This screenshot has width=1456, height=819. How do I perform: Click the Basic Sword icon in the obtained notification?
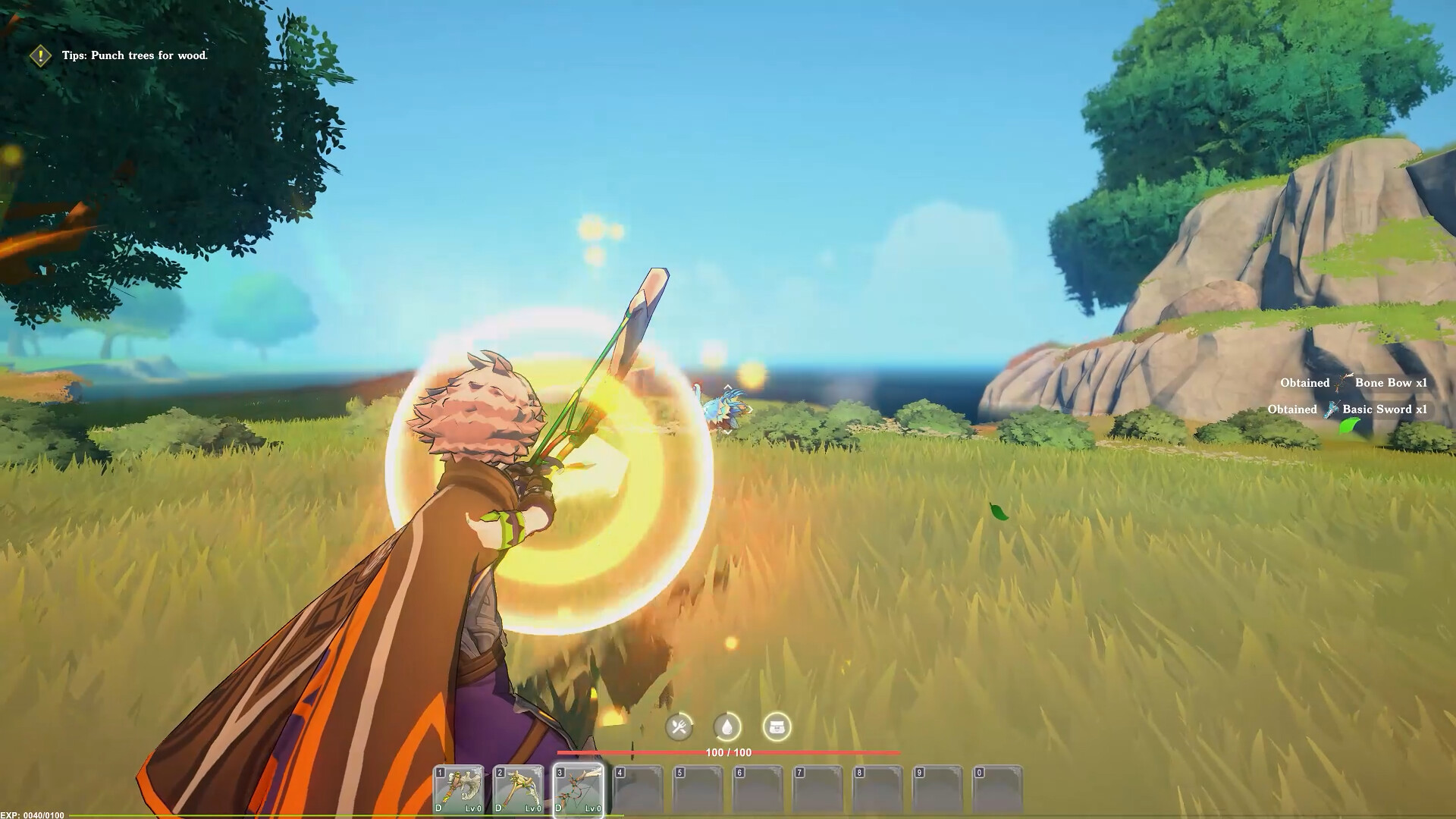click(1332, 409)
